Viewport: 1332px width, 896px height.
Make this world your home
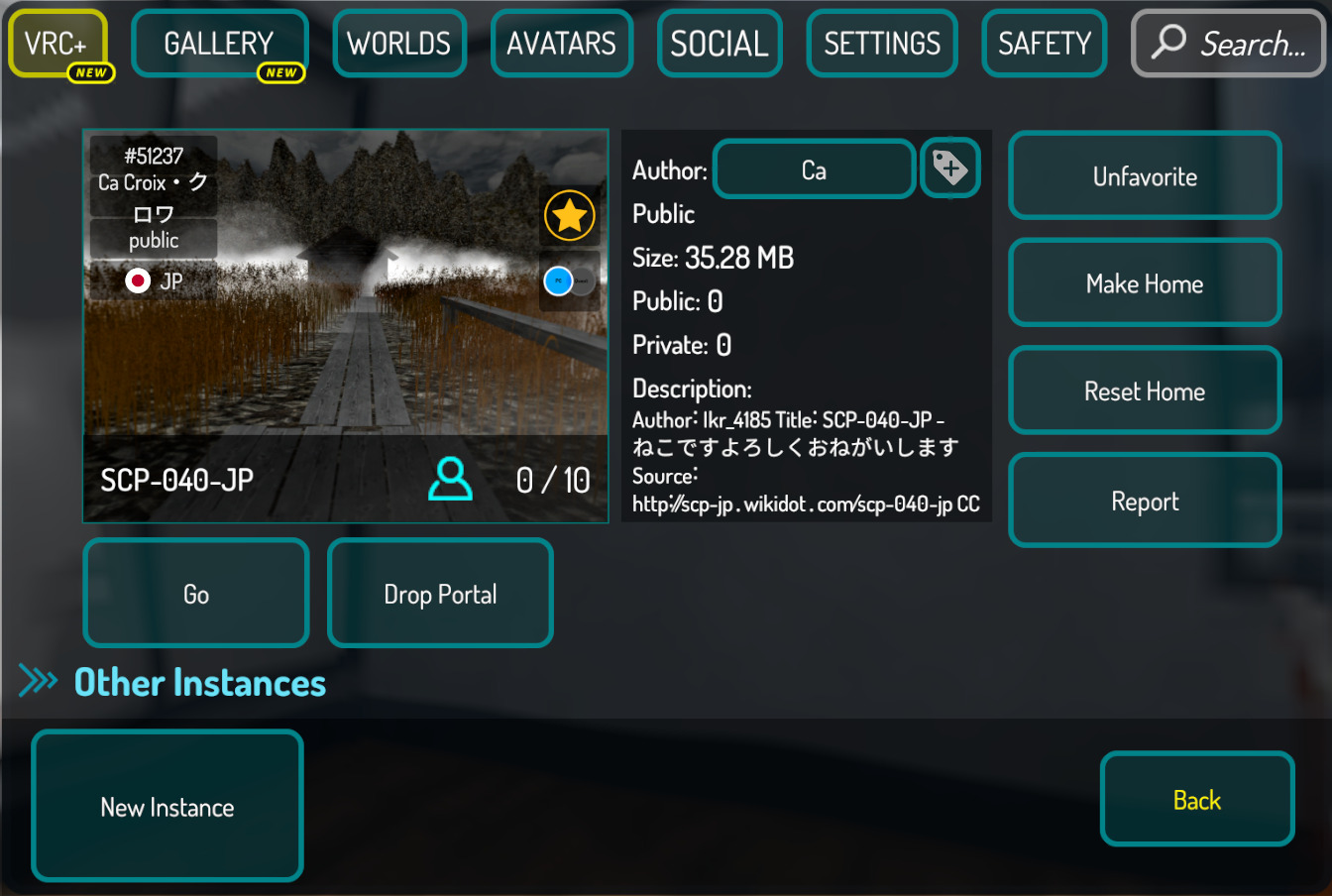pos(1145,283)
